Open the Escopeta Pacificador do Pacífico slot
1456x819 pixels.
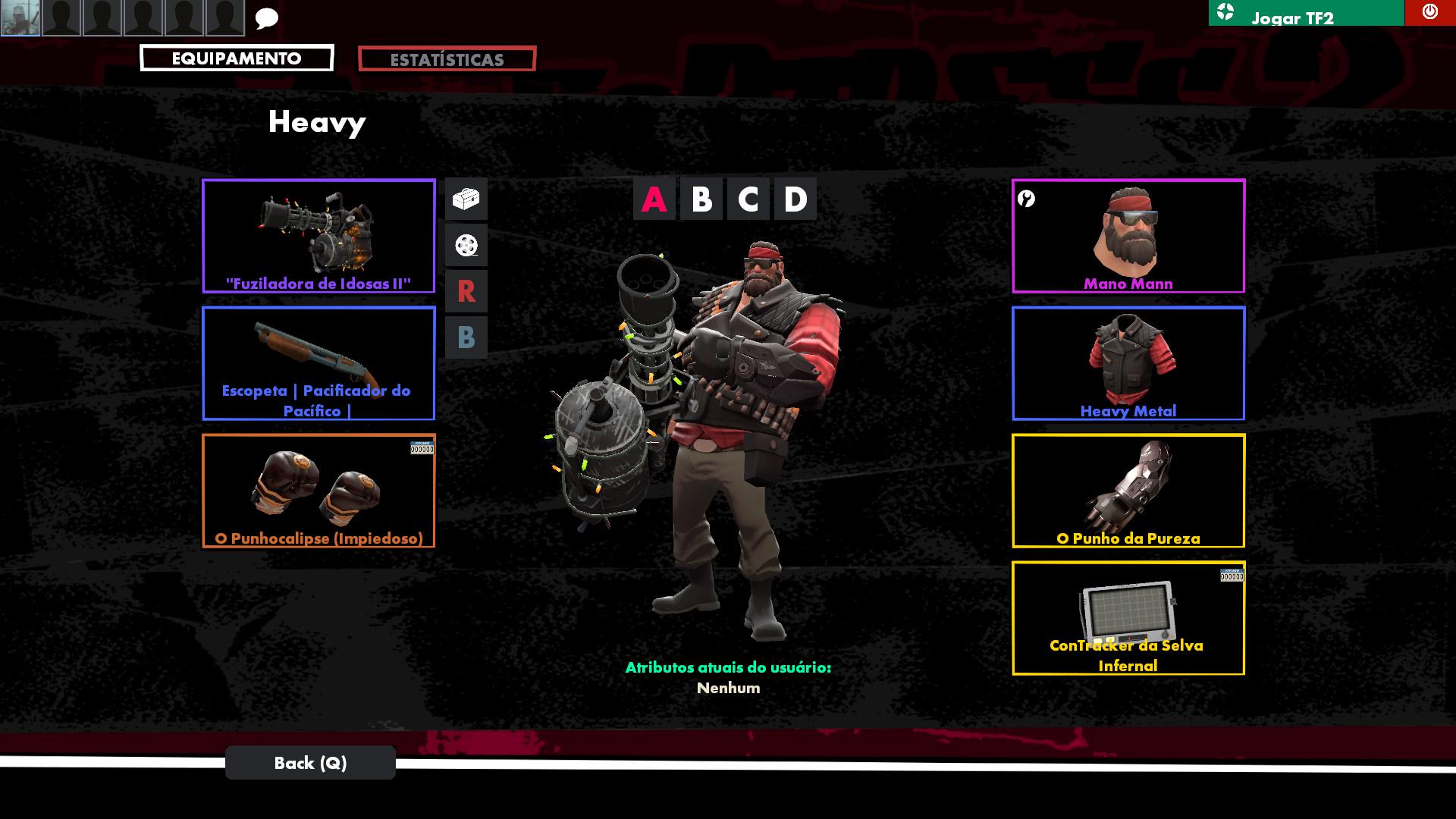point(318,364)
